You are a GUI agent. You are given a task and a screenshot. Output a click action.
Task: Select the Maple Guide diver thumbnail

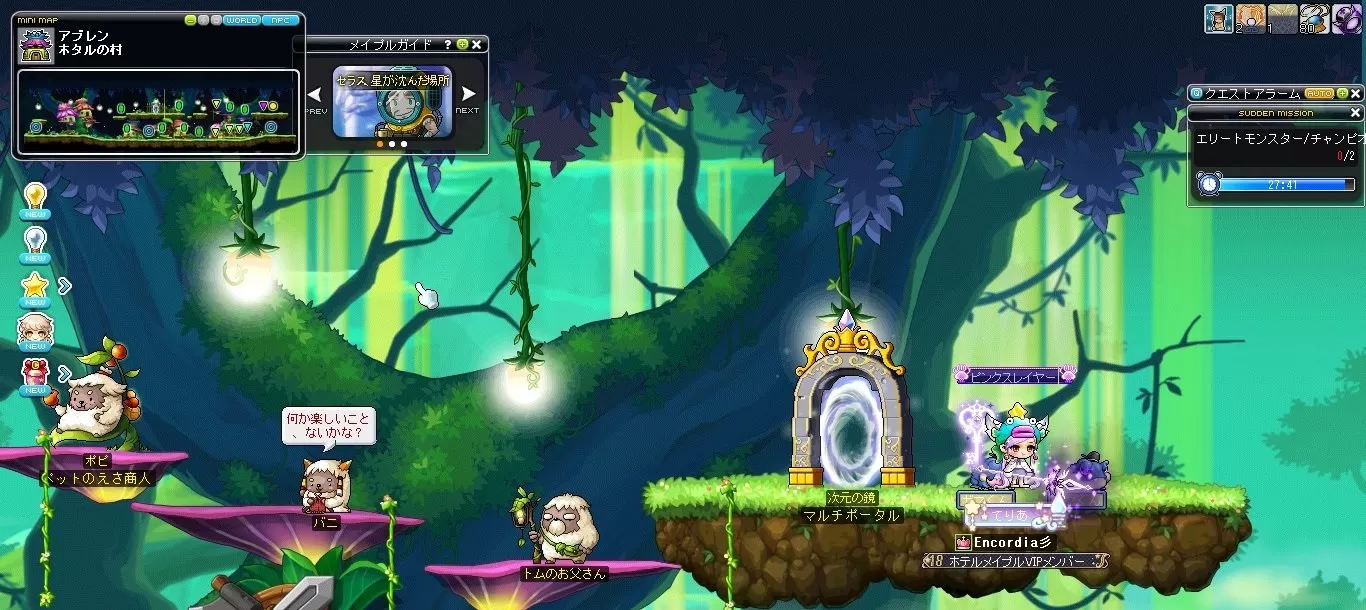click(x=392, y=101)
